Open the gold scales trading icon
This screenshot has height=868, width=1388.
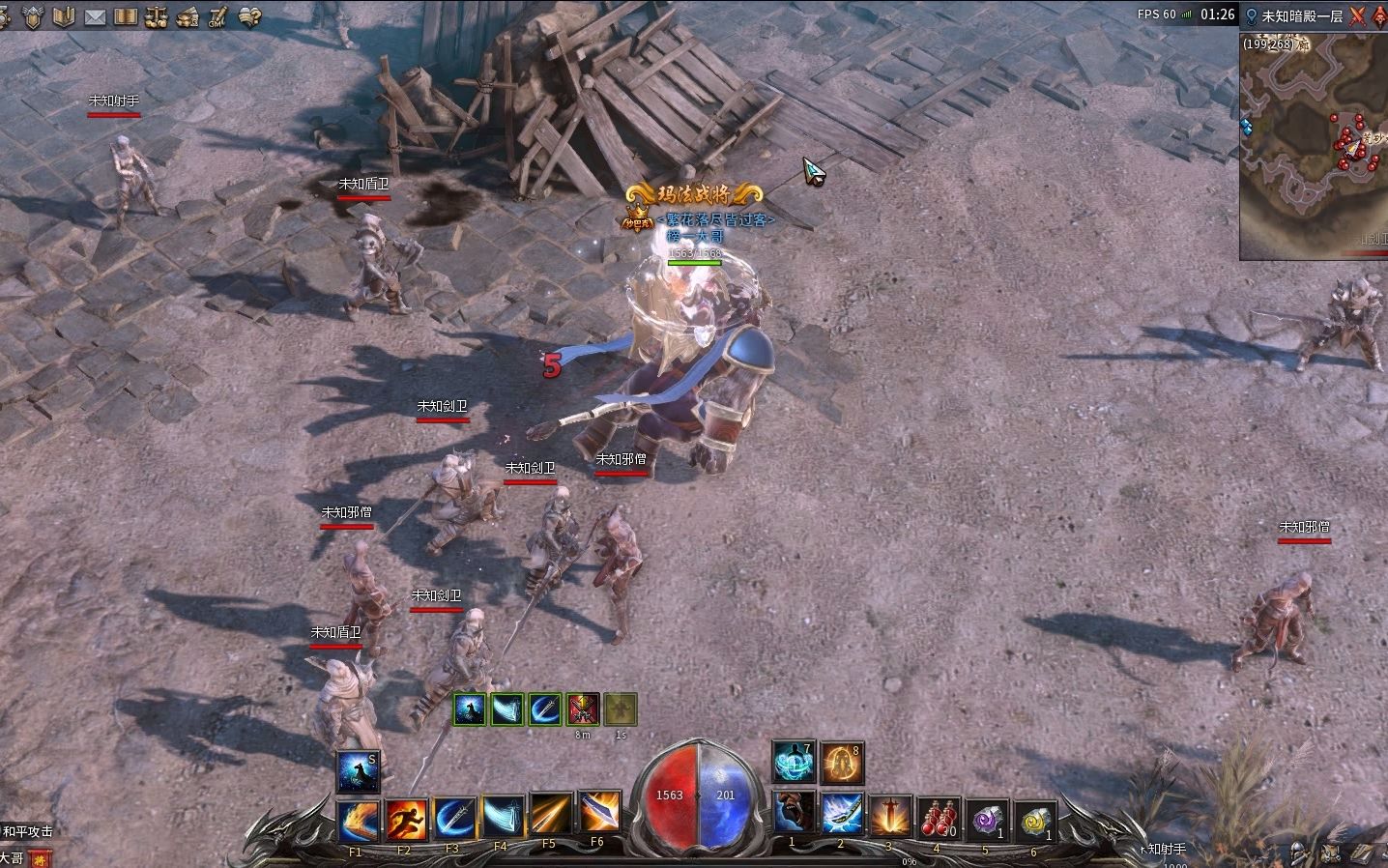pyautogui.click(x=158, y=16)
